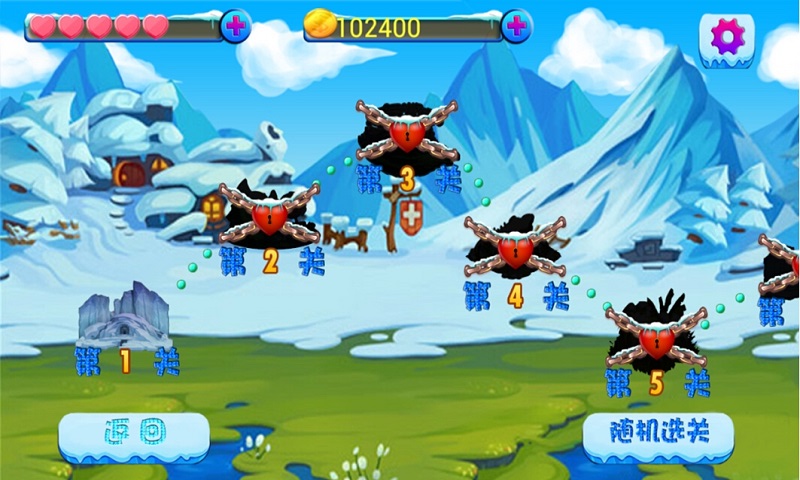The width and height of the screenshot is (800, 480).
Task: Go back with the 返回 button
Action: pyautogui.click(x=134, y=434)
